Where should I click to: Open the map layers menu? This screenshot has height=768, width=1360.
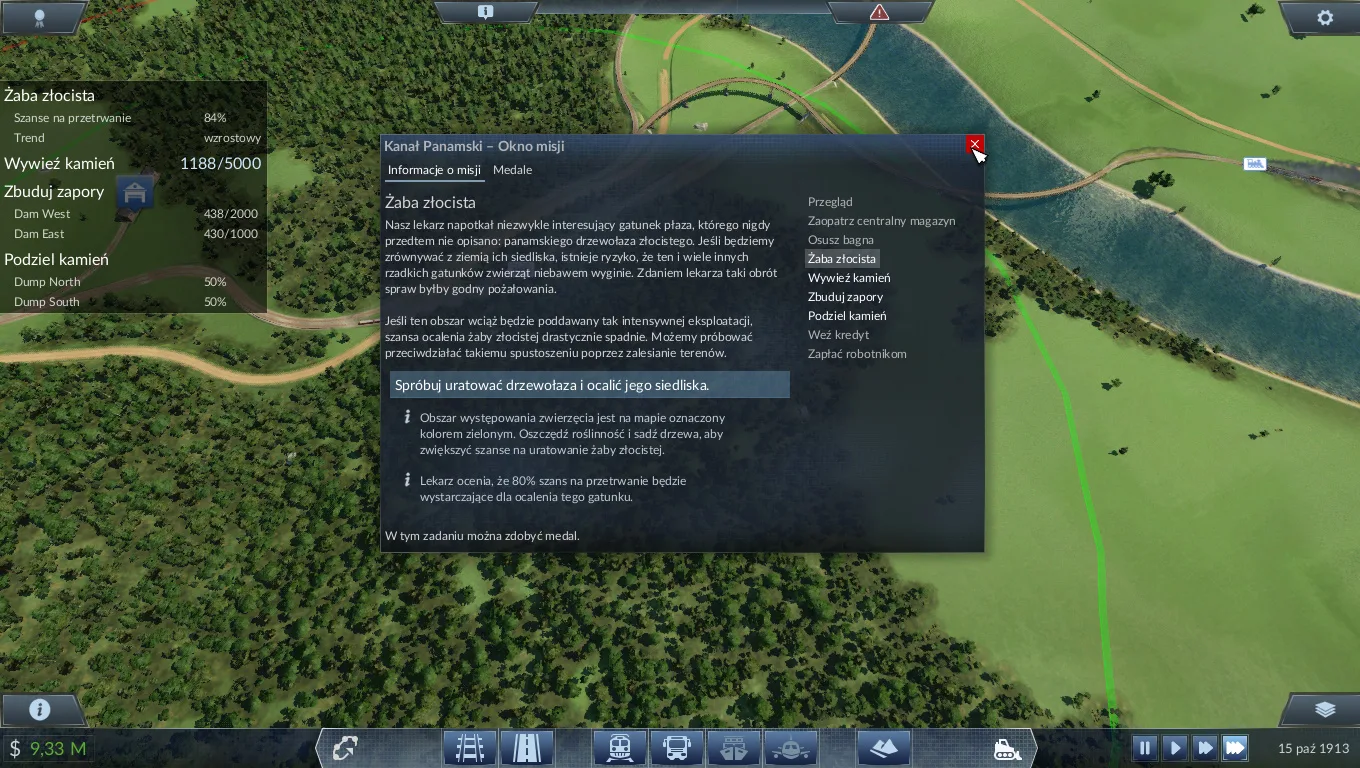pyautogui.click(x=1325, y=710)
